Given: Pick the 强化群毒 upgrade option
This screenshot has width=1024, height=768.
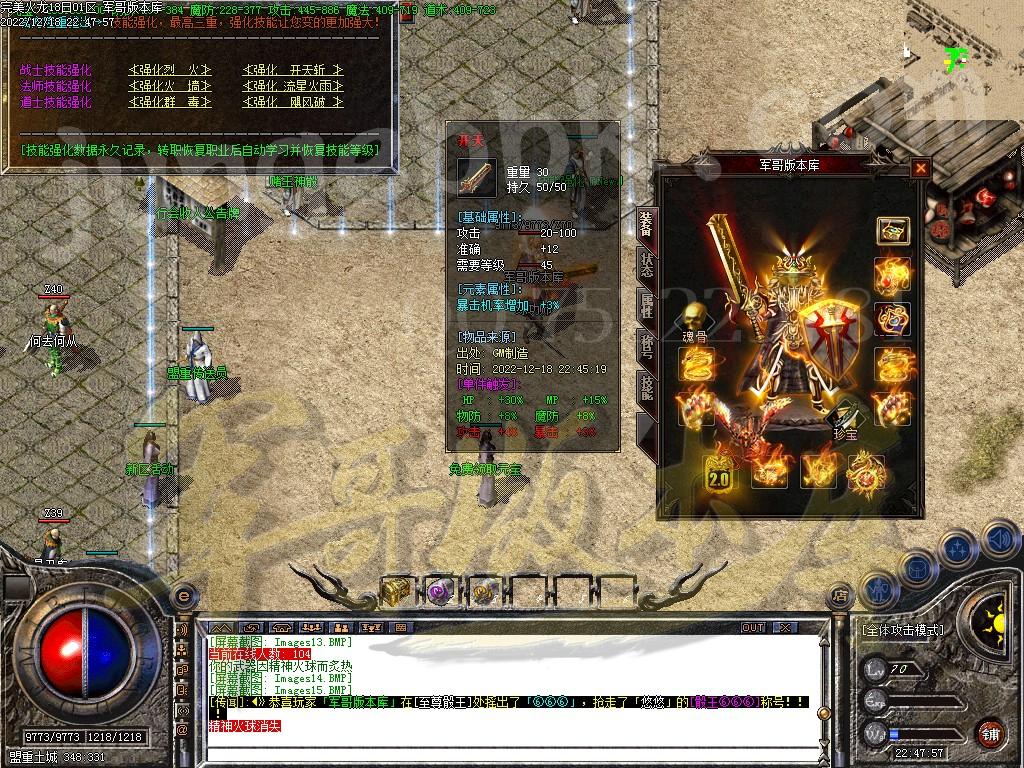Looking at the screenshot, I should pos(170,102).
